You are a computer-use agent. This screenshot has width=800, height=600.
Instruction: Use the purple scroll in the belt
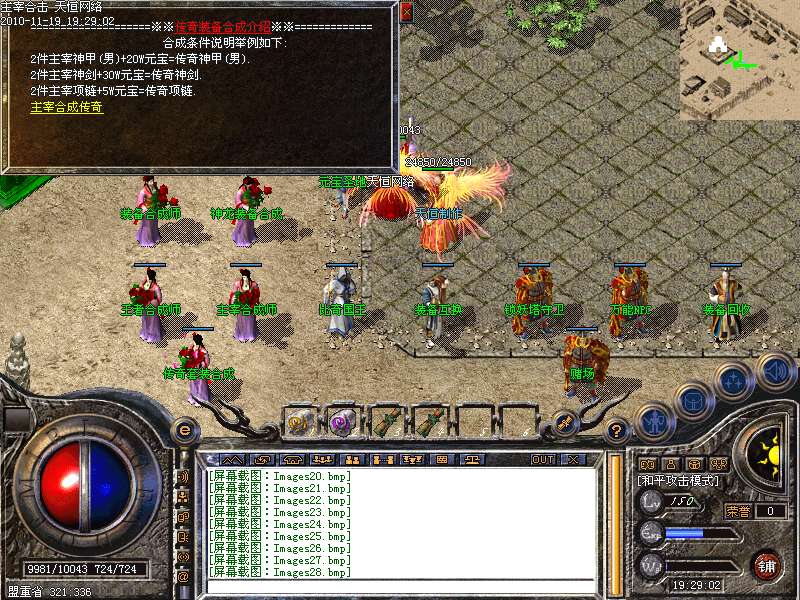coord(342,421)
